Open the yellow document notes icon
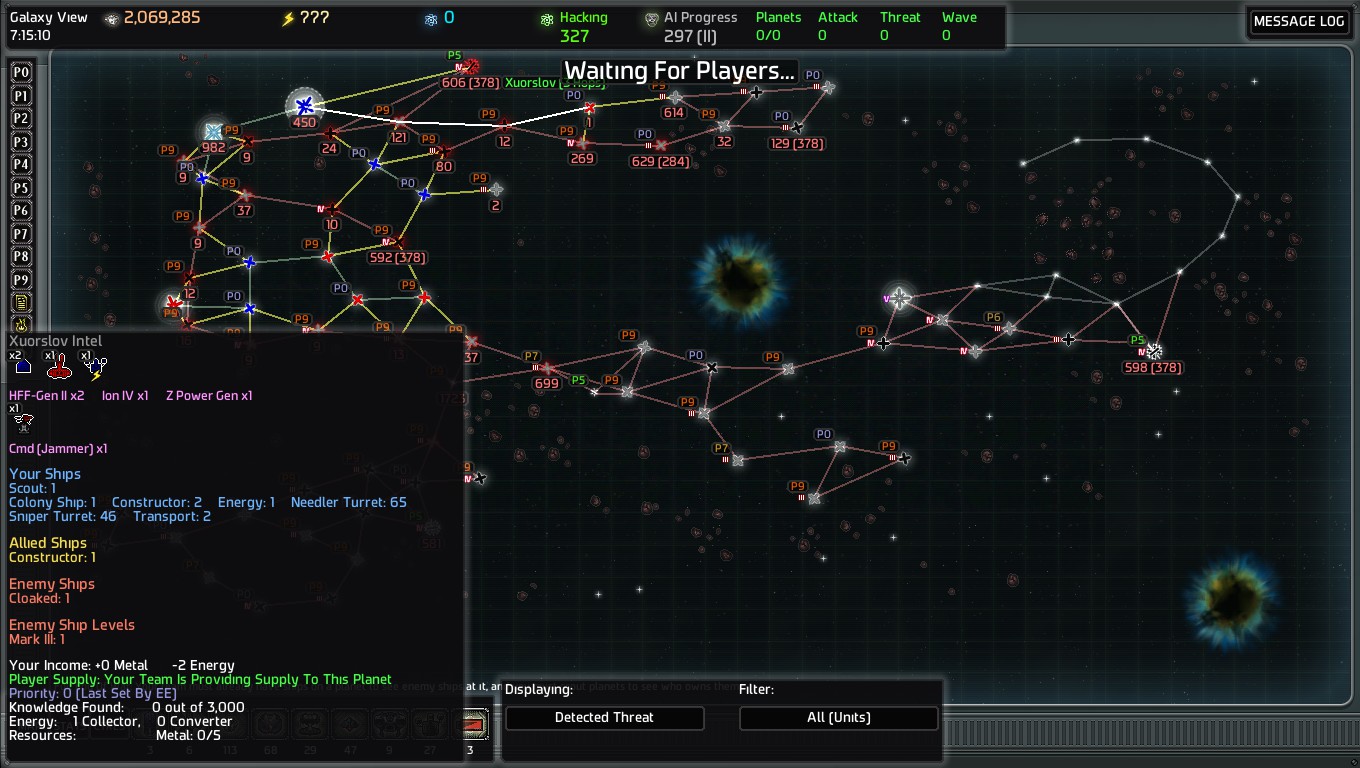The width and height of the screenshot is (1360, 768). 20,303
